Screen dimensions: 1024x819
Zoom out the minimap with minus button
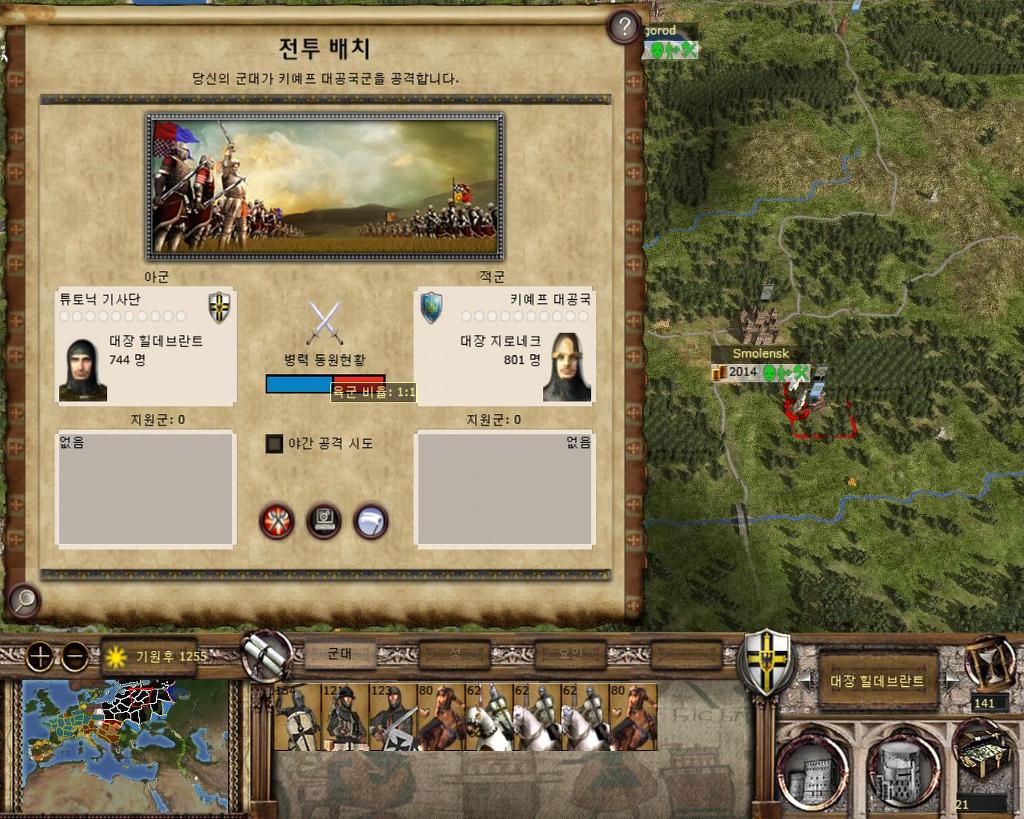[75, 657]
